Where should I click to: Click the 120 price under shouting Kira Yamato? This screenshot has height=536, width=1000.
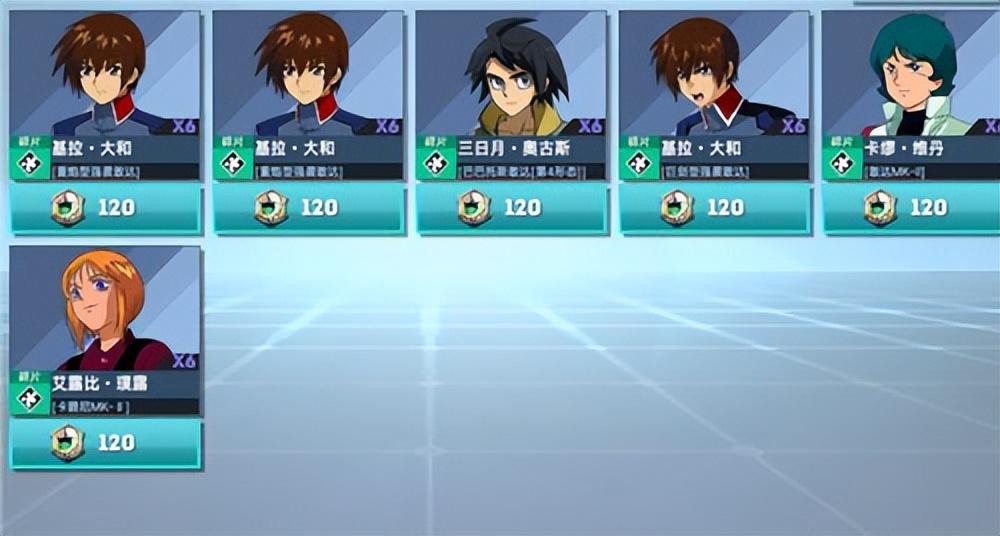[714, 208]
